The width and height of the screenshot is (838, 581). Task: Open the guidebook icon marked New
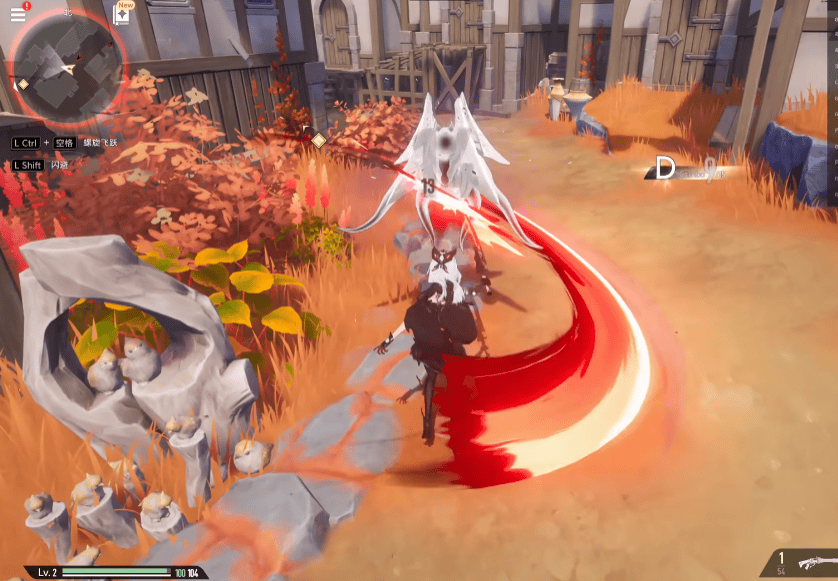point(125,14)
